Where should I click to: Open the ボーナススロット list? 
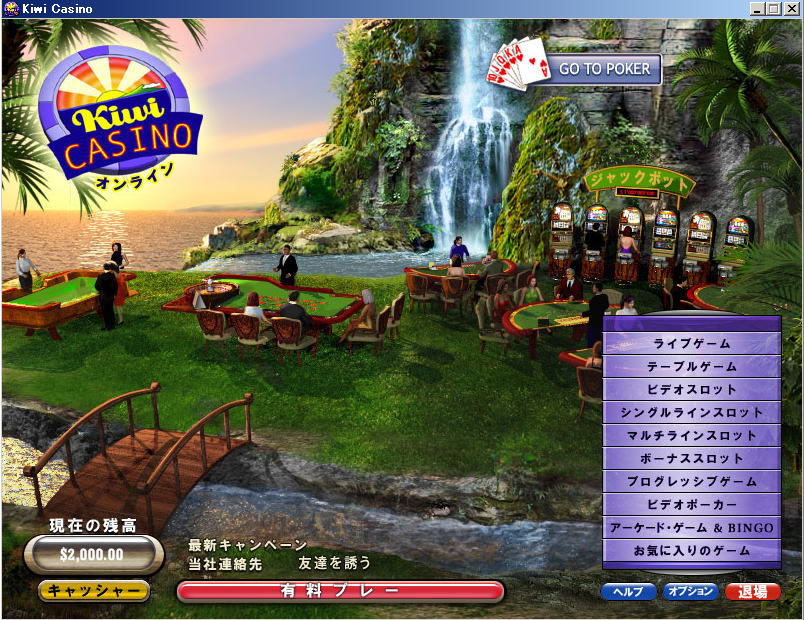(691, 459)
